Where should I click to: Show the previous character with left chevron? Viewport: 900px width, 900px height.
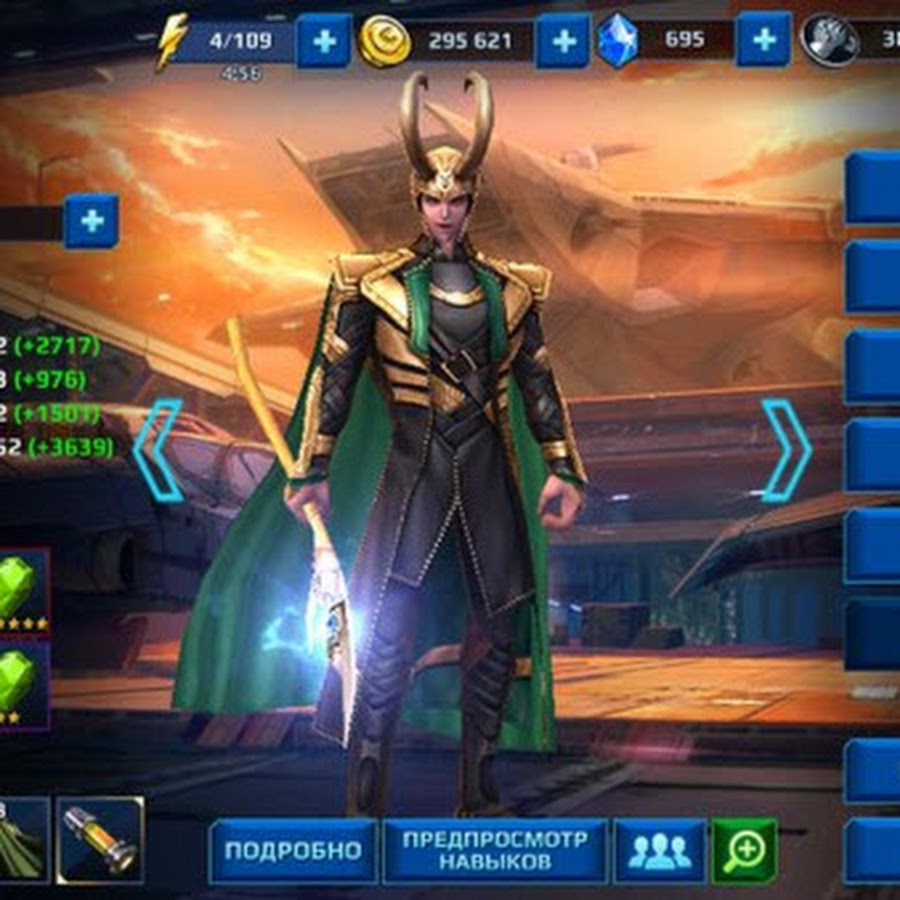[x=160, y=449]
